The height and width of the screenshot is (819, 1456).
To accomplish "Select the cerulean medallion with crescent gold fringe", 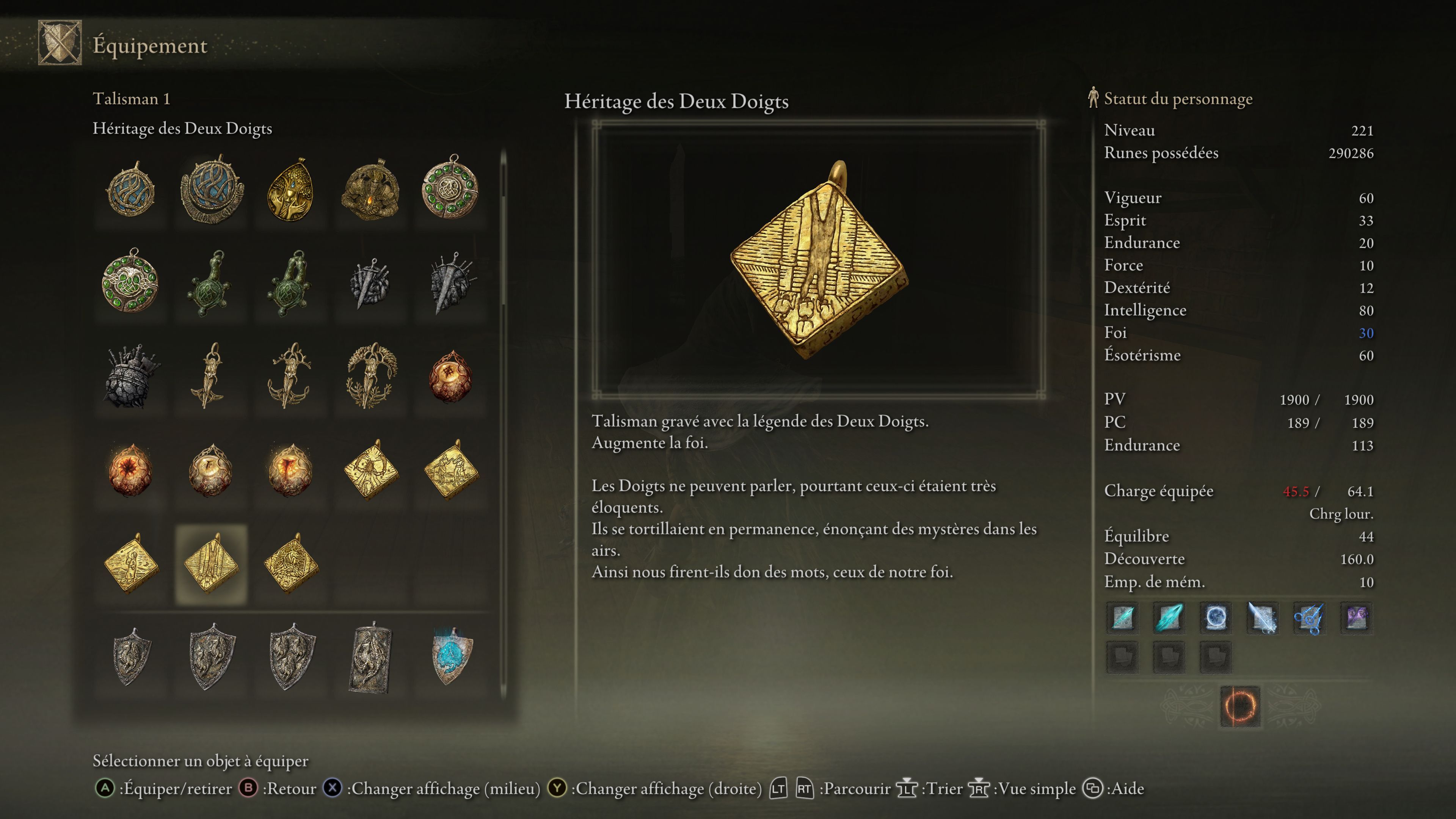I will click(212, 190).
